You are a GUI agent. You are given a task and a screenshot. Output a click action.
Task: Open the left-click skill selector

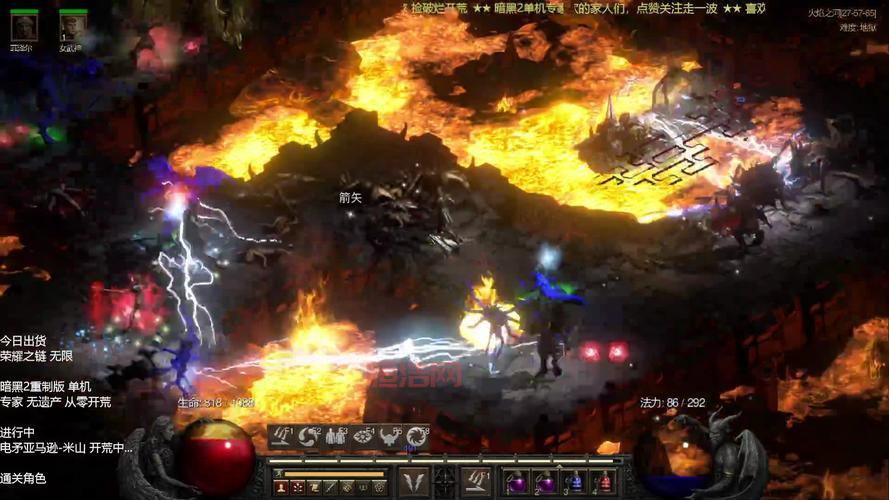click(413, 481)
